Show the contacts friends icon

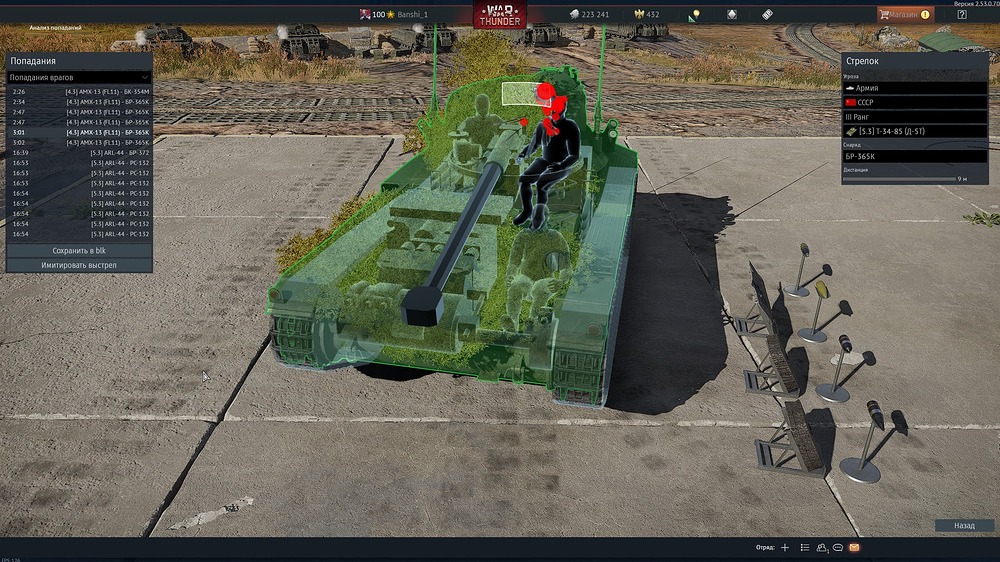pyautogui.click(x=822, y=548)
